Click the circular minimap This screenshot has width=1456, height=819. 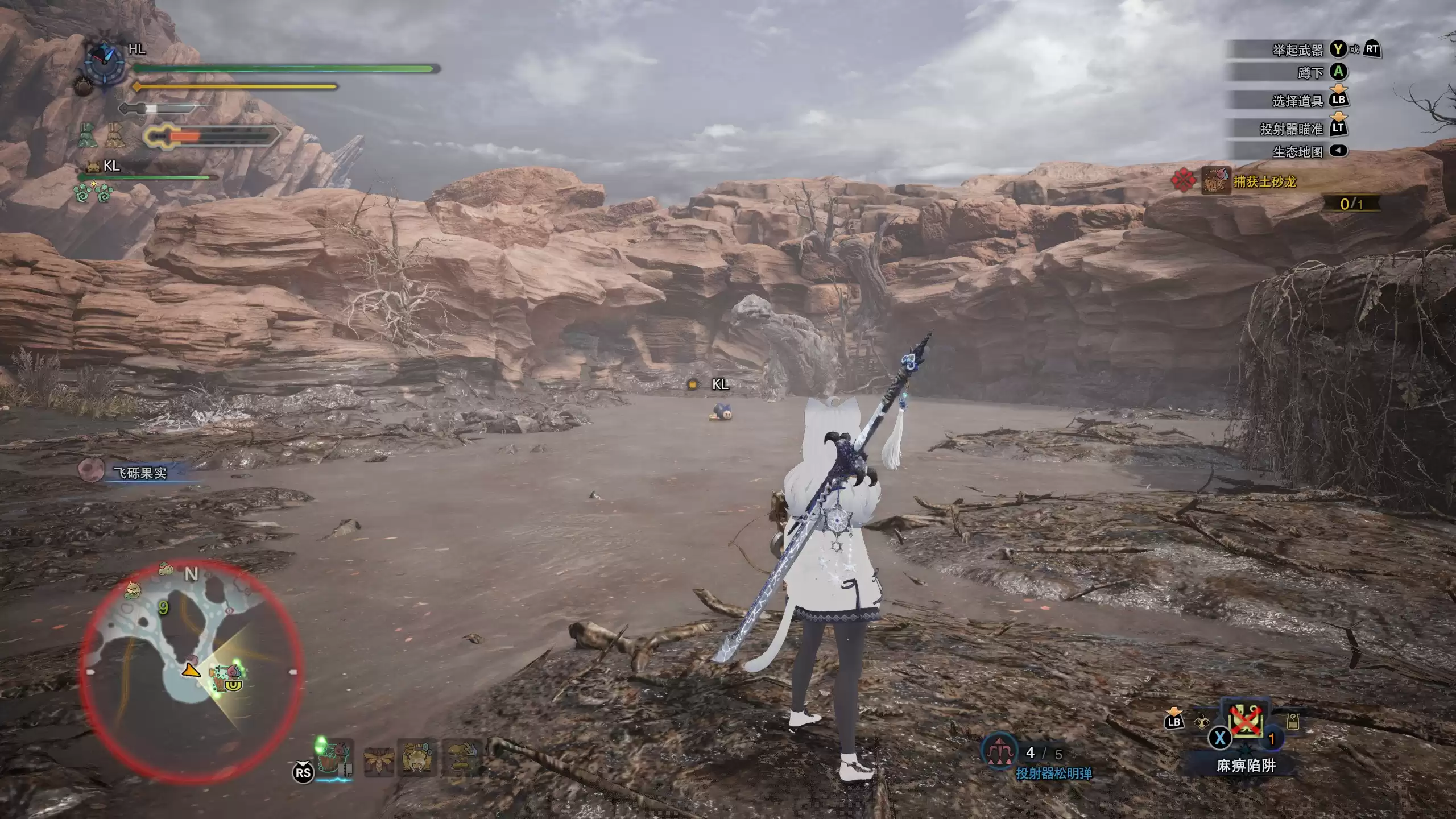pos(192,672)
